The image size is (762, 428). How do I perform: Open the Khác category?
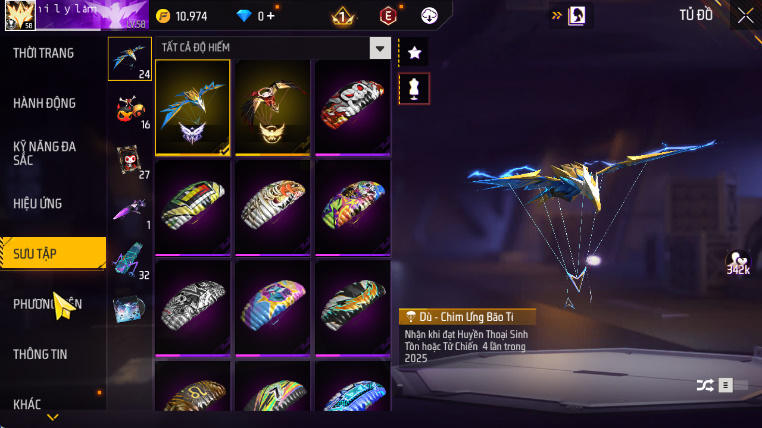click(x=27, y=404)
